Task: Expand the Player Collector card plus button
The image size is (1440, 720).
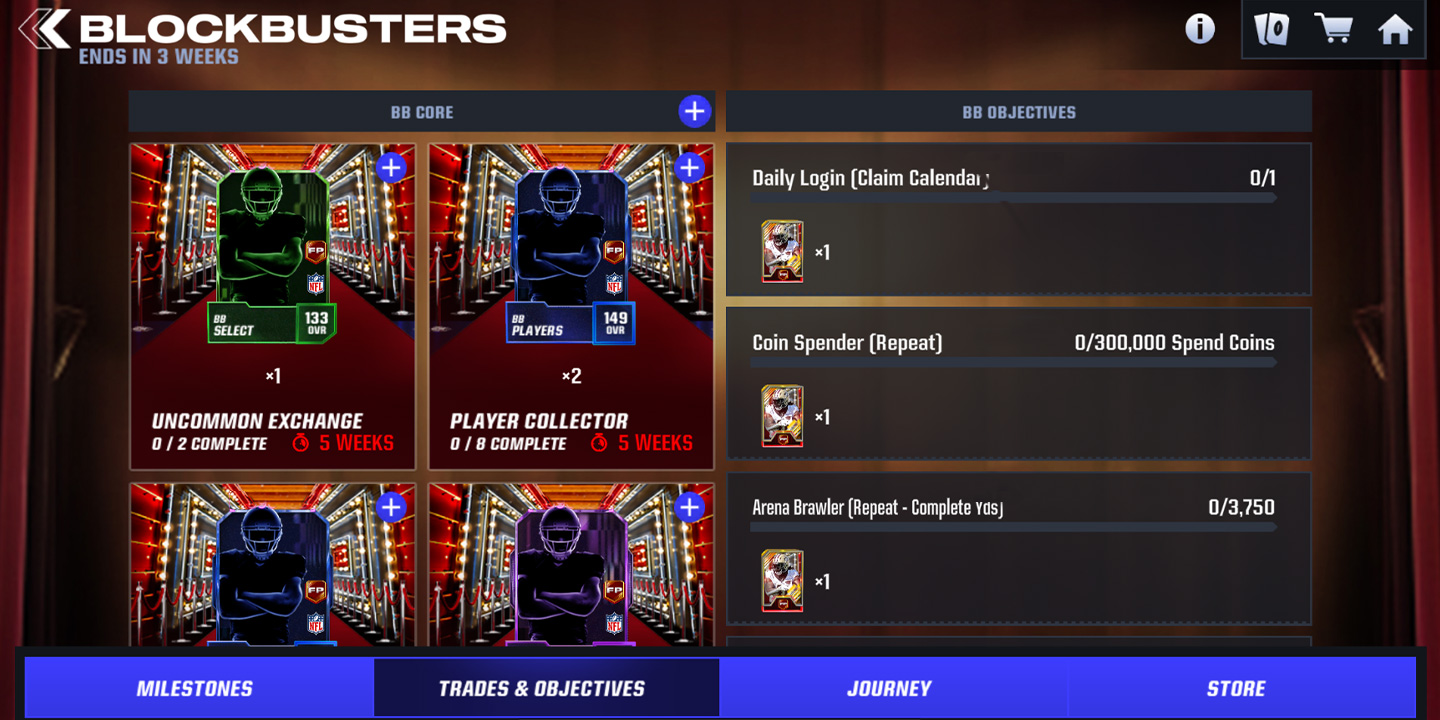Action: coord(690,168)
